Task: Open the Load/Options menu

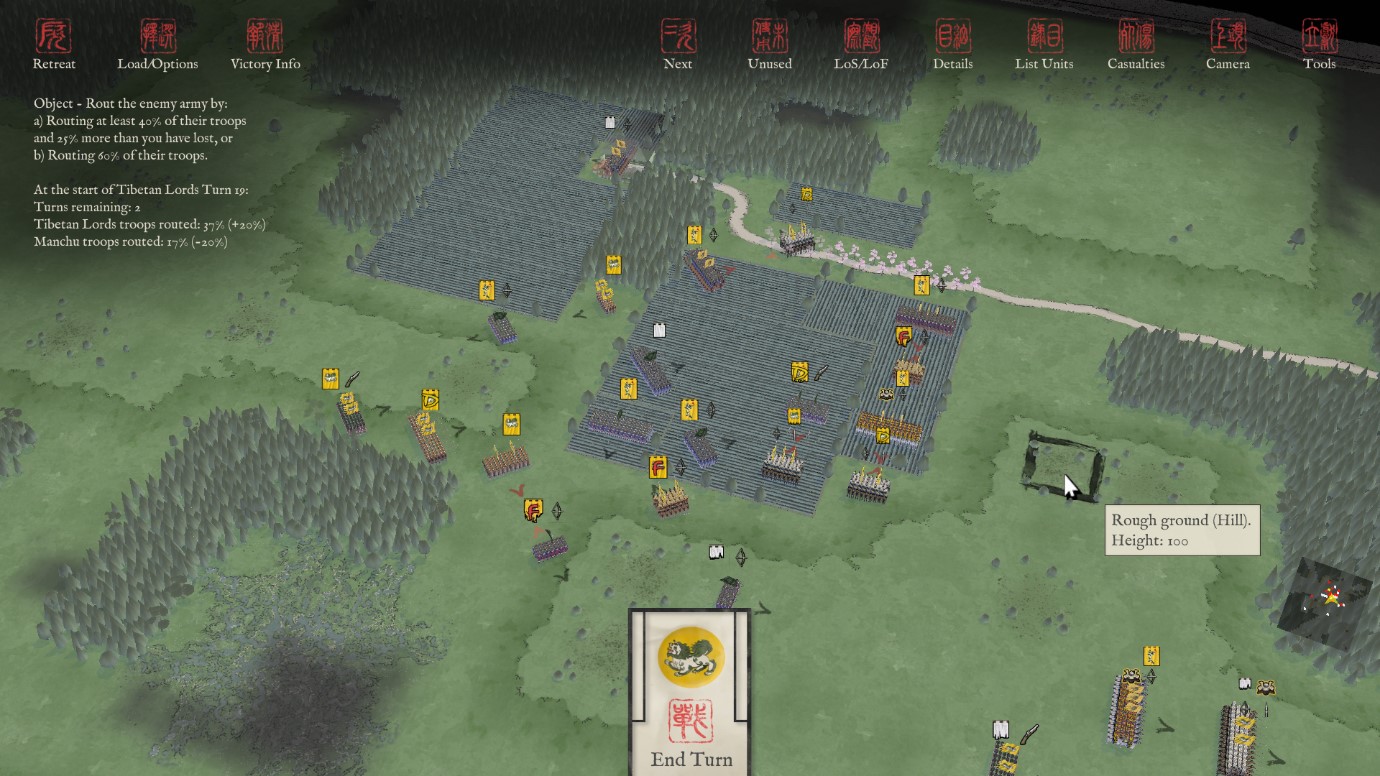Action: coord(158,45)
